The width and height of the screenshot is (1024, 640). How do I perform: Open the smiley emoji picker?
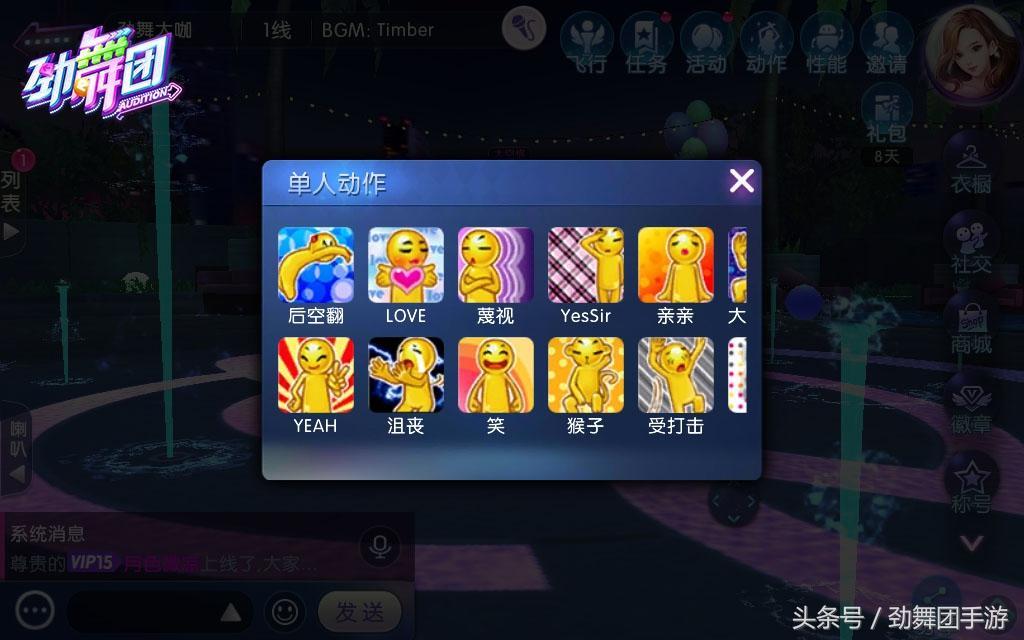click(x=285, y=610)
